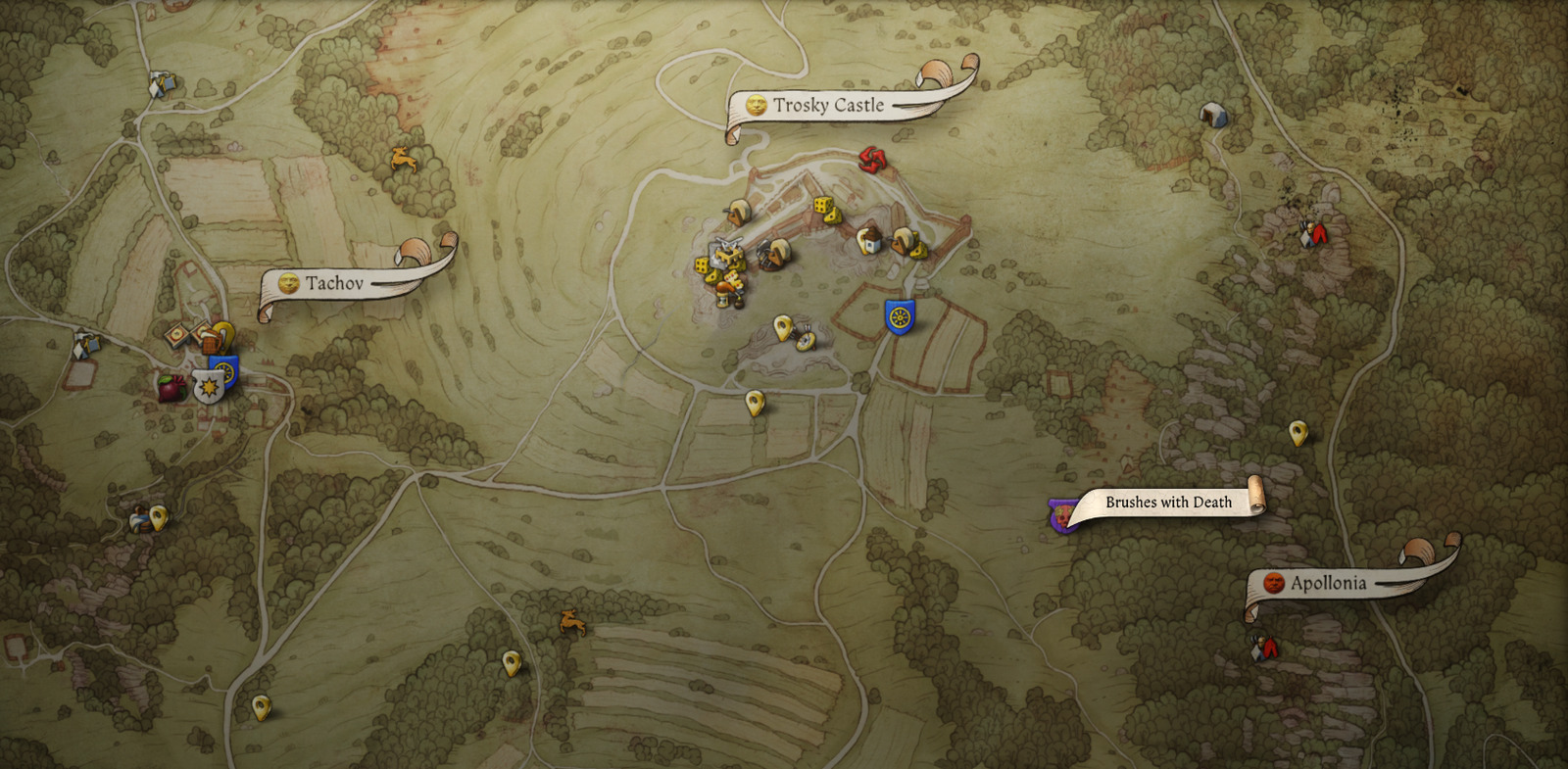Click the deer hunting spot near Tachov's banner
This screenshot has width=1568, height=769.
[402, 157]
